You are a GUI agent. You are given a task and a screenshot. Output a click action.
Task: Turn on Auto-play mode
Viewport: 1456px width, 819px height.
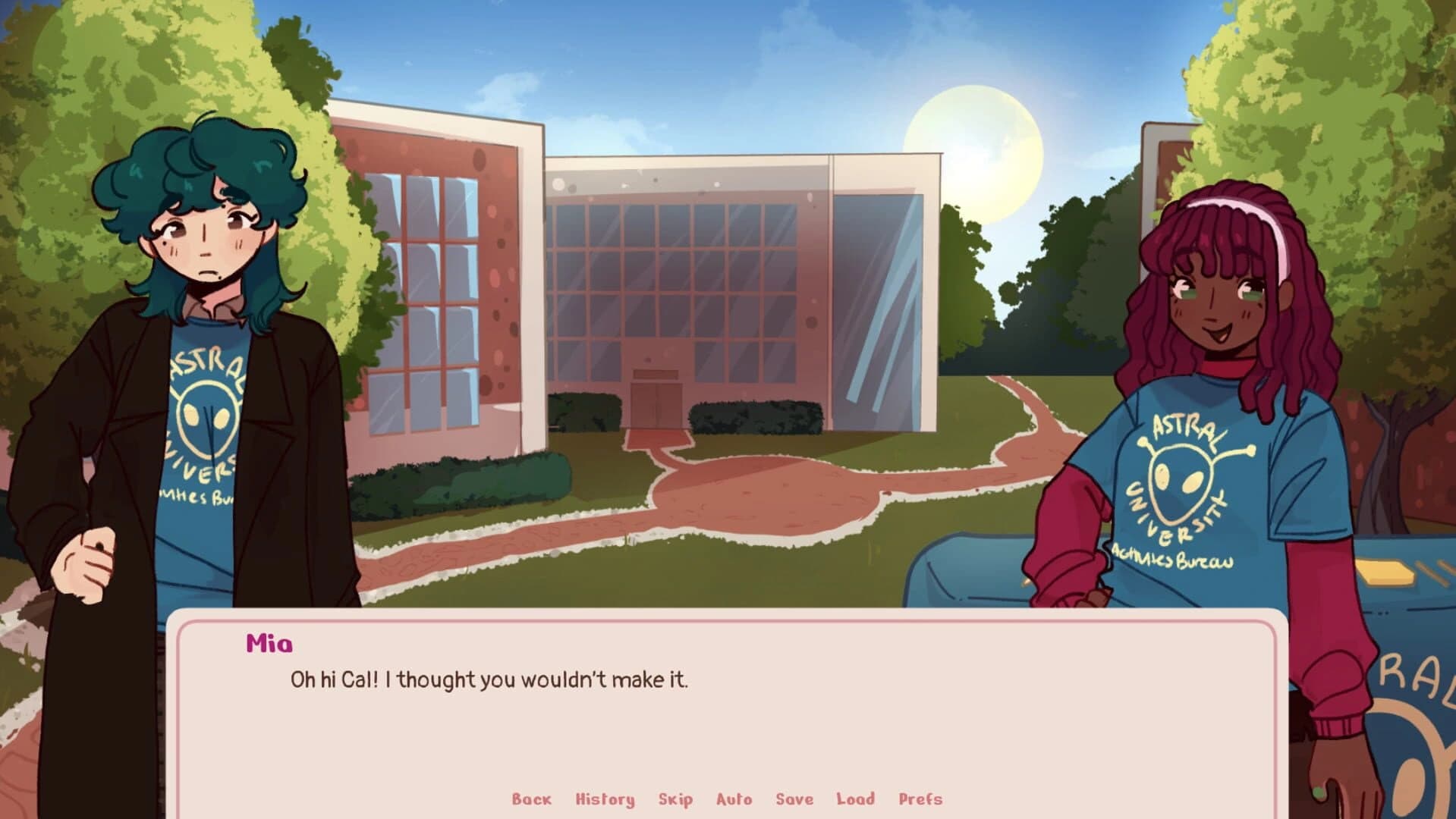[x=733, y=799]
